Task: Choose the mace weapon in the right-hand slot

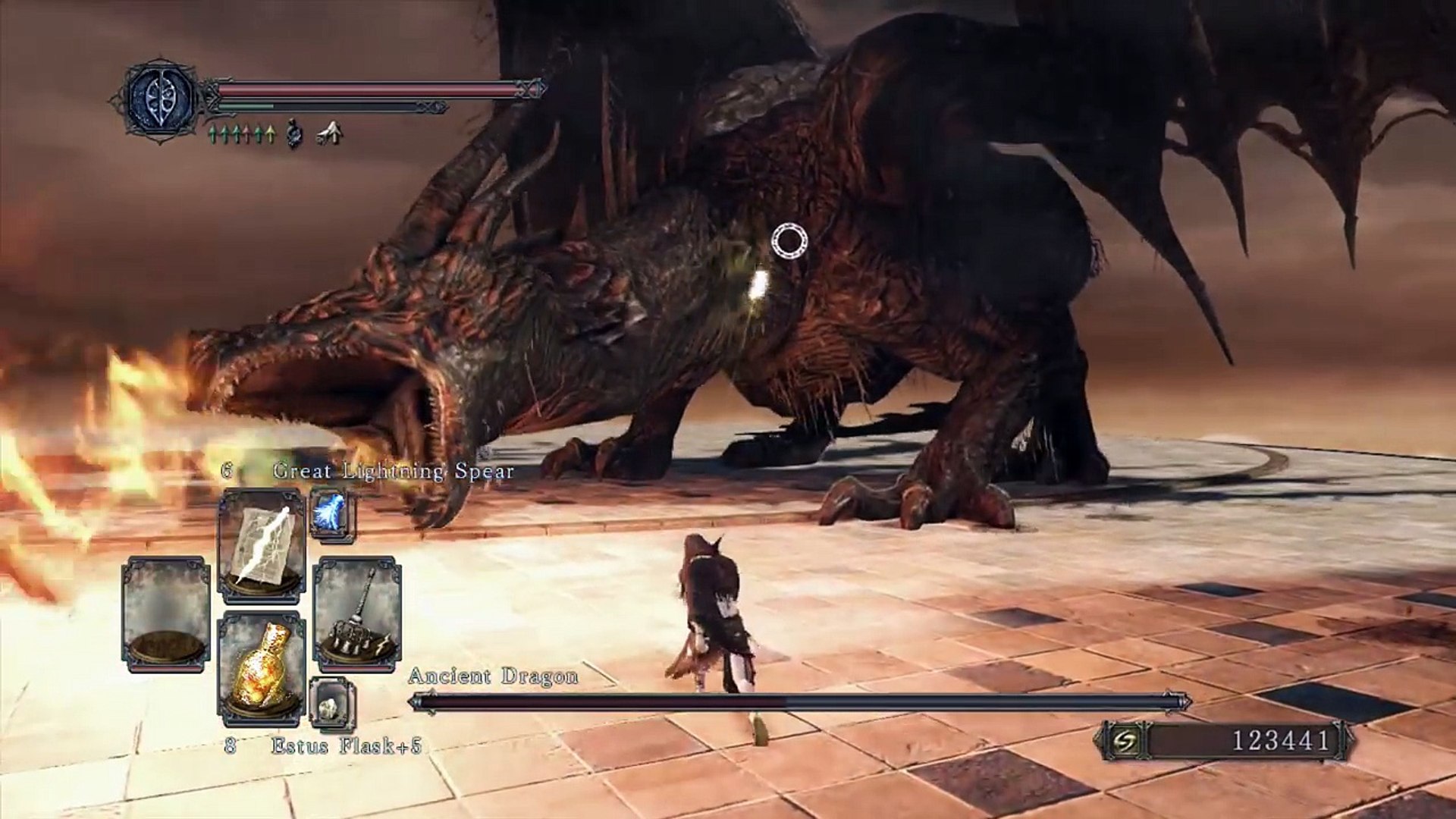Action: (x=357, y=613)
